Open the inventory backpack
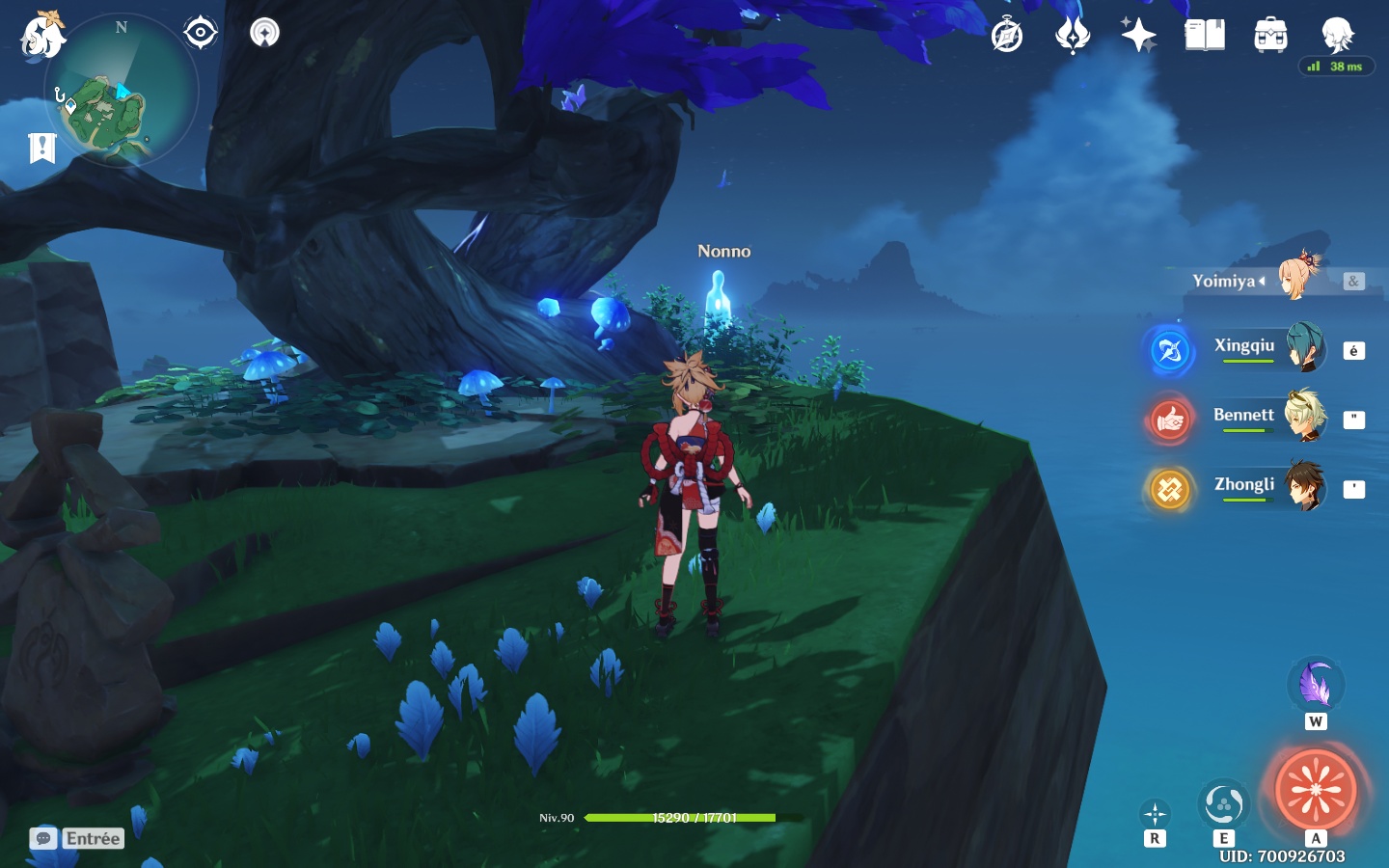 1270,36
